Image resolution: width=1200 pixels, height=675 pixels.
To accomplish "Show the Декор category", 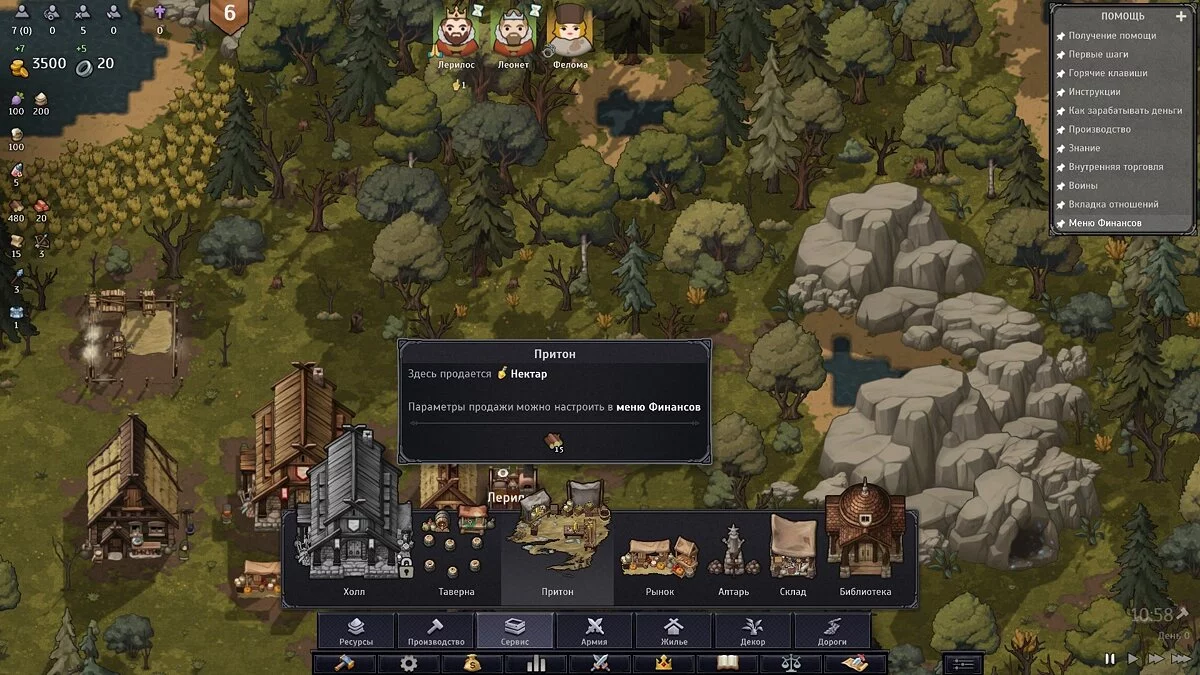I will [x=753, y=631].
